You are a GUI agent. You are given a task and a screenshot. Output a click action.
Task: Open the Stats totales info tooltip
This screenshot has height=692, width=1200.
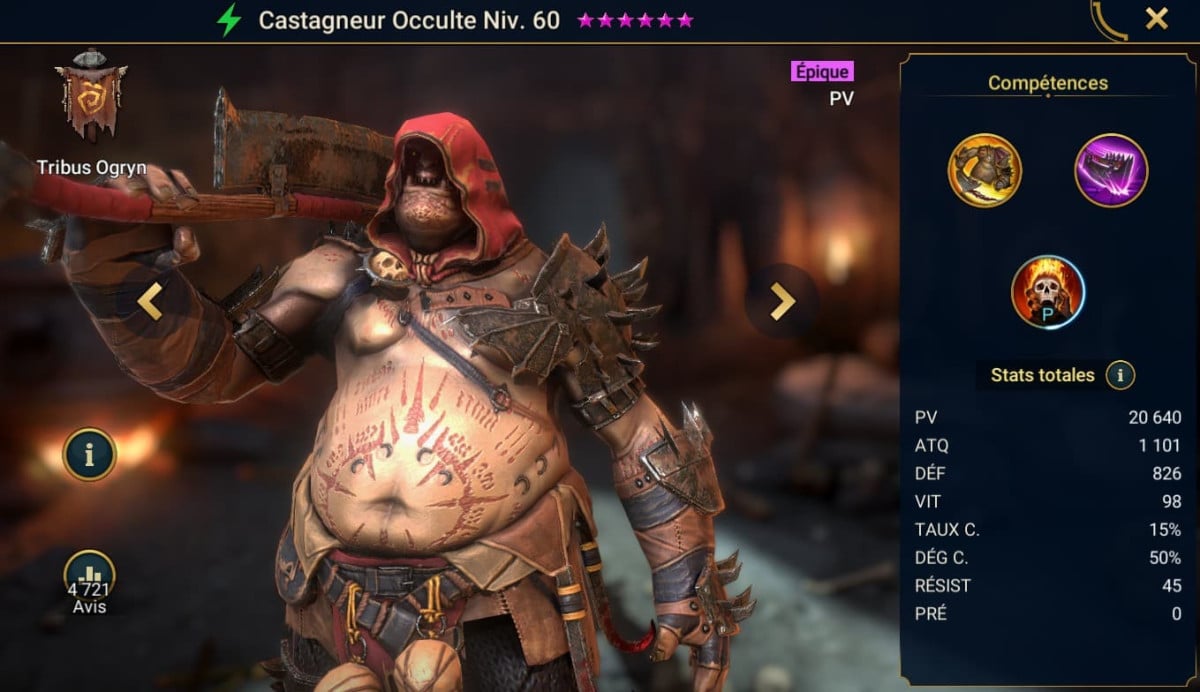(1121, 376)
